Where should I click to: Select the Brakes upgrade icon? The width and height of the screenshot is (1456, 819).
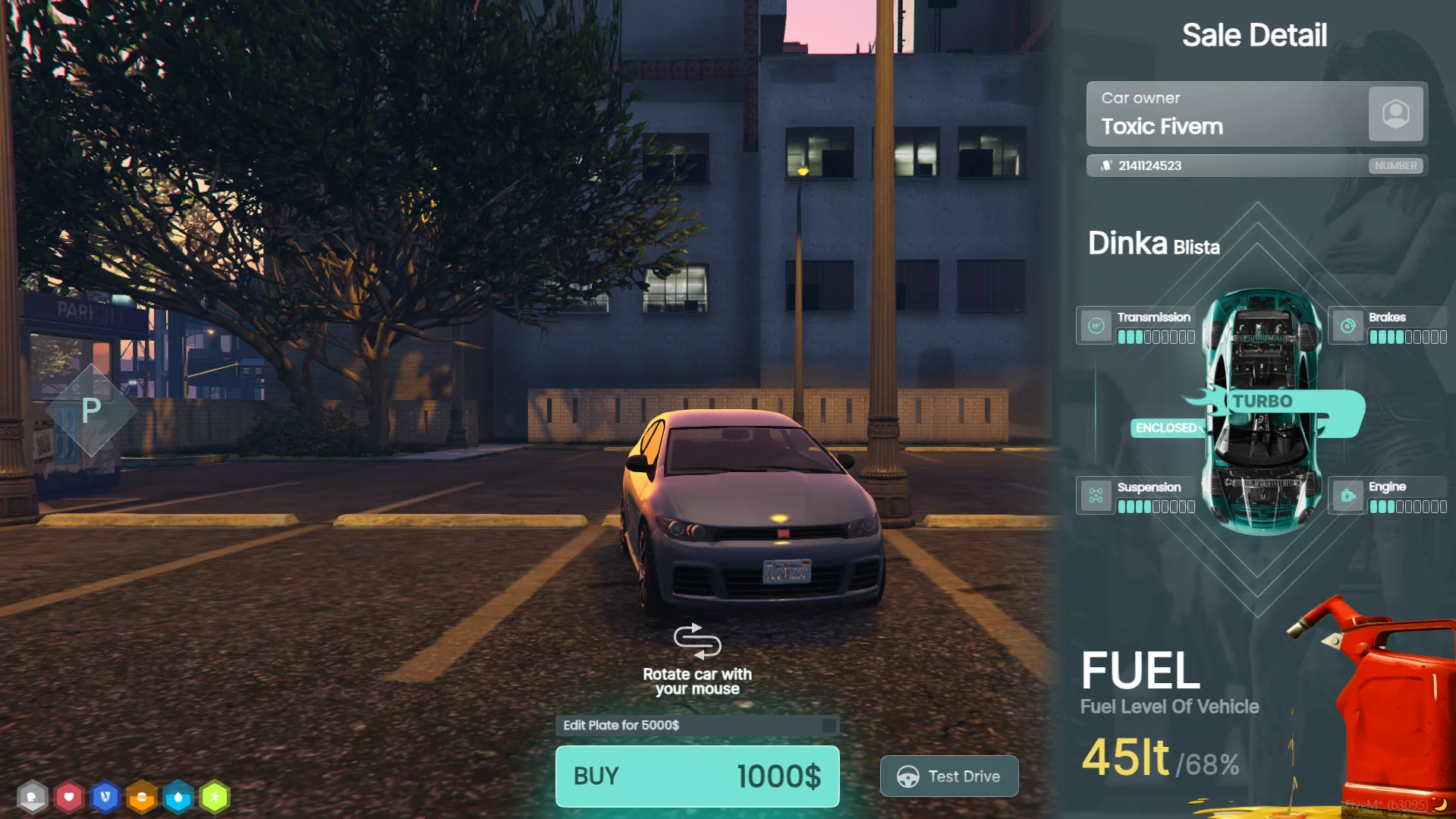[x=1348, y=326]
